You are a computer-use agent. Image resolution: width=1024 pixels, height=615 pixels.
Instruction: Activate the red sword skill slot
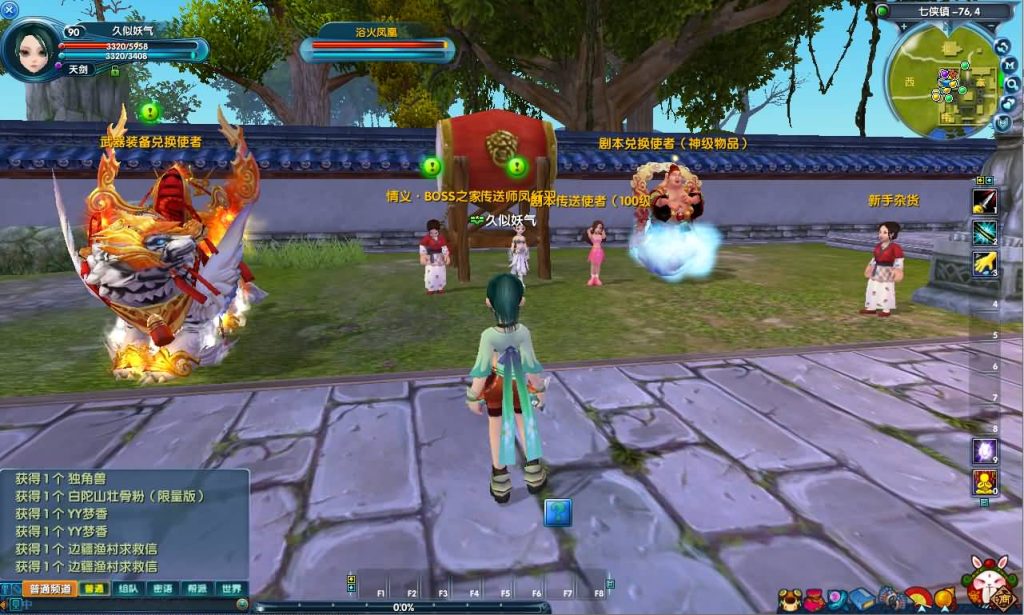click(984, 201)
